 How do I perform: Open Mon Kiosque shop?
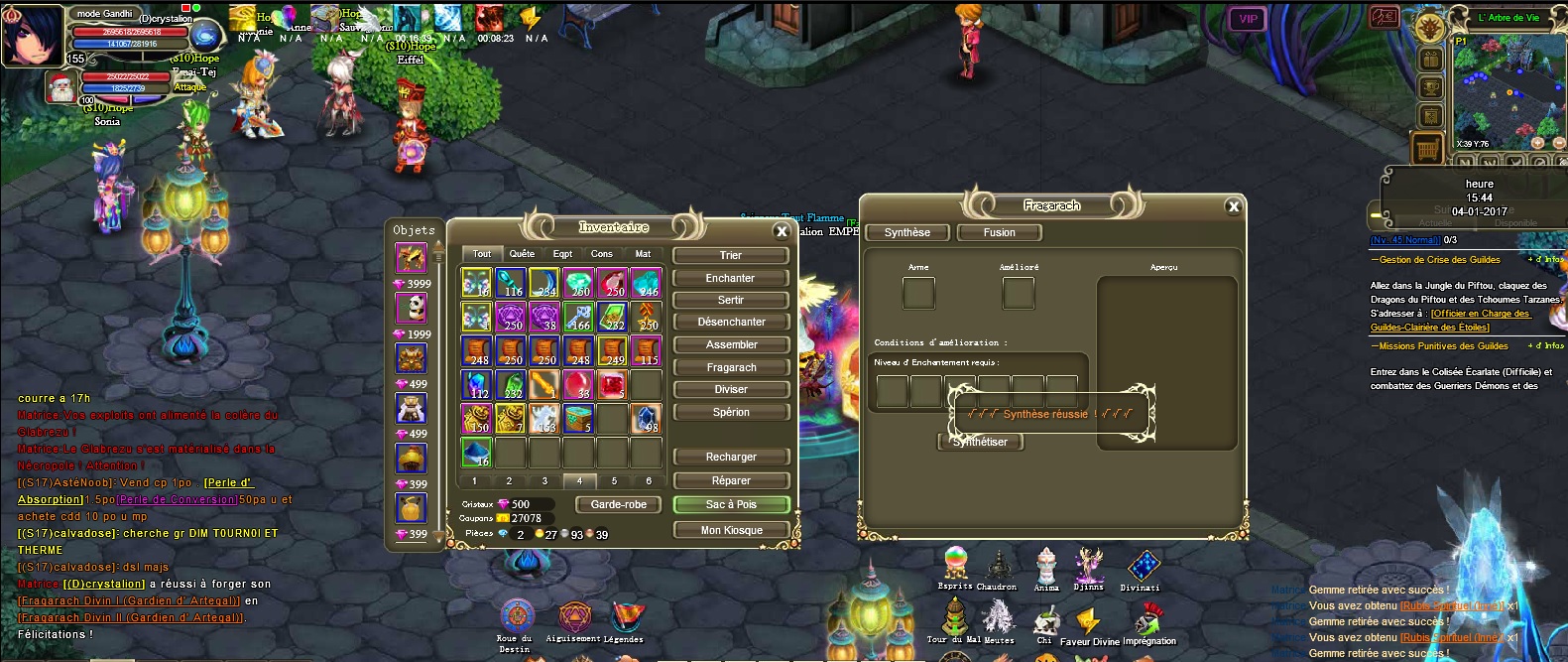tap(731, 531)
